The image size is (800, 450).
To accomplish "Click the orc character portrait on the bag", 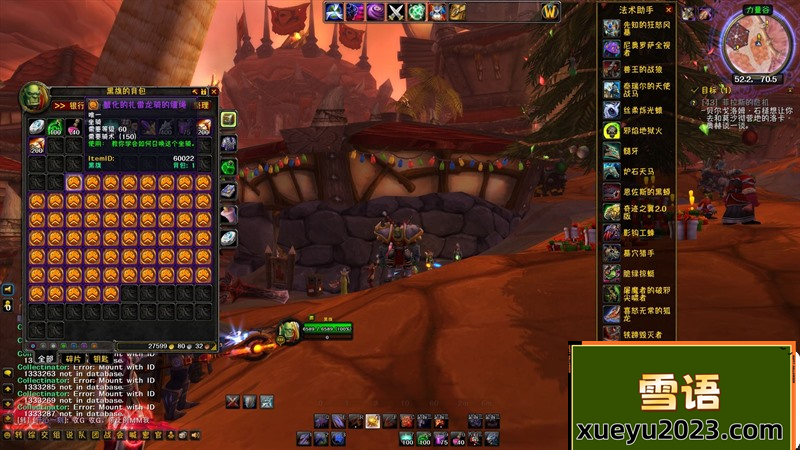I will point(34,96).
